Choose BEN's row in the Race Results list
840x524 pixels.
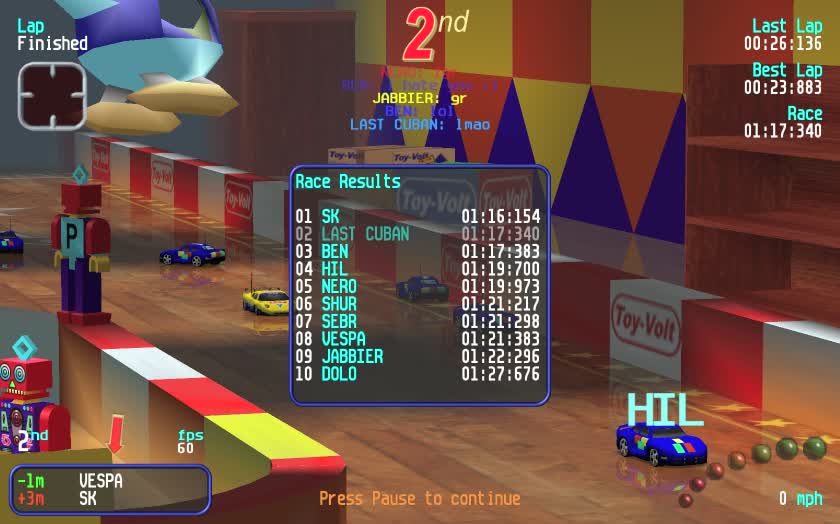(418, 252)
